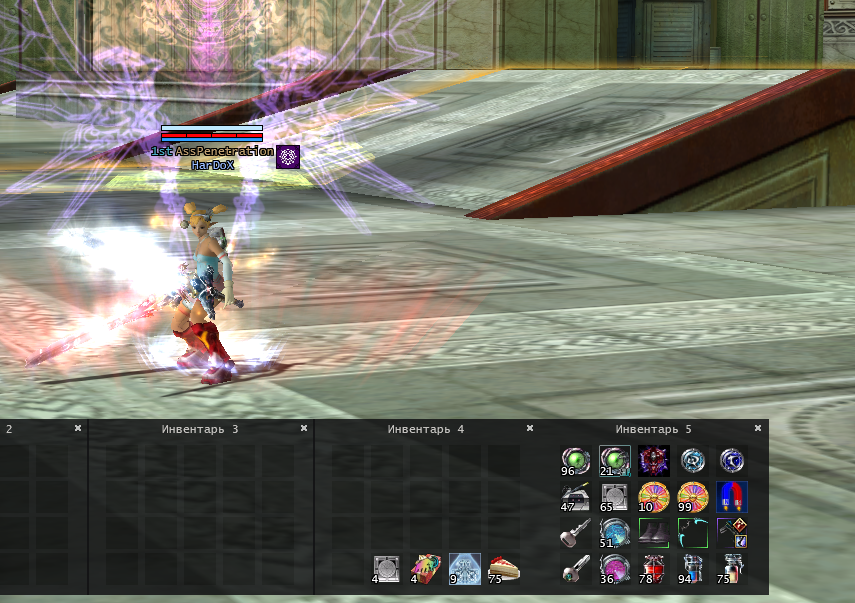The width and height of the screenshot is (855, 603).
Task: Select the blue globe stack of 51
Action: click(x=614, y=532)
